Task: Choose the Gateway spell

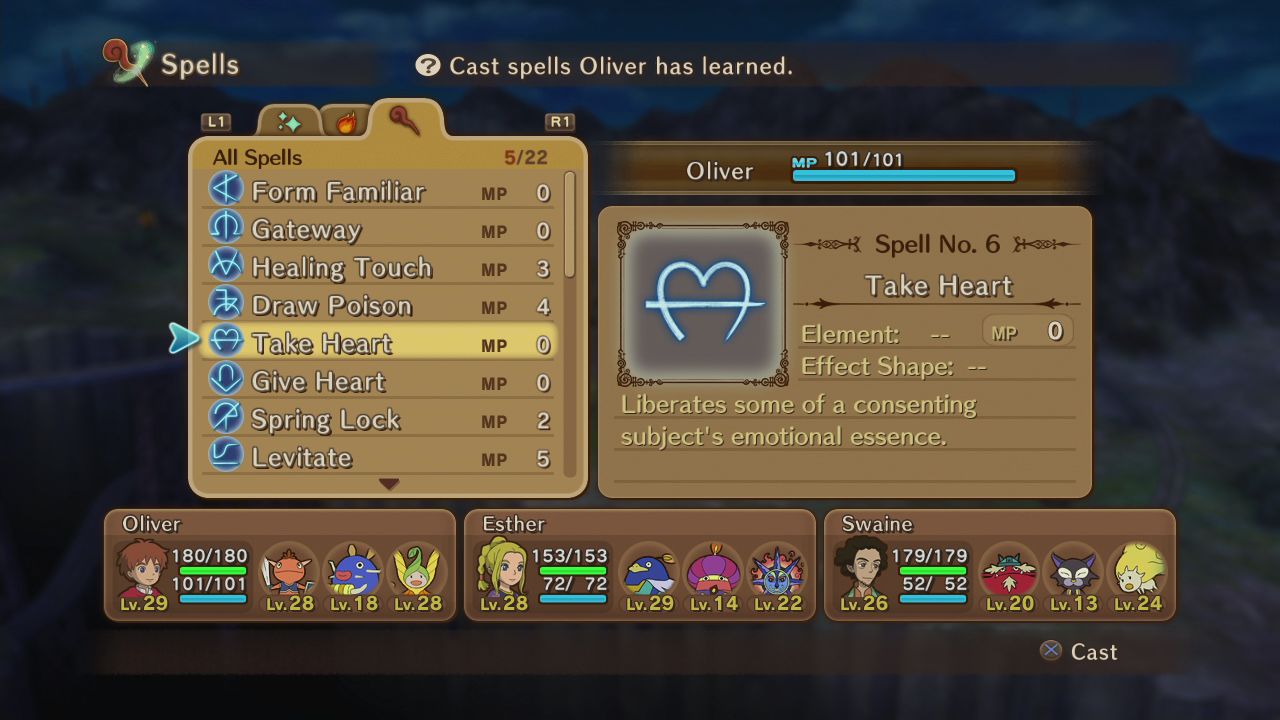Action: click(306, 229)
